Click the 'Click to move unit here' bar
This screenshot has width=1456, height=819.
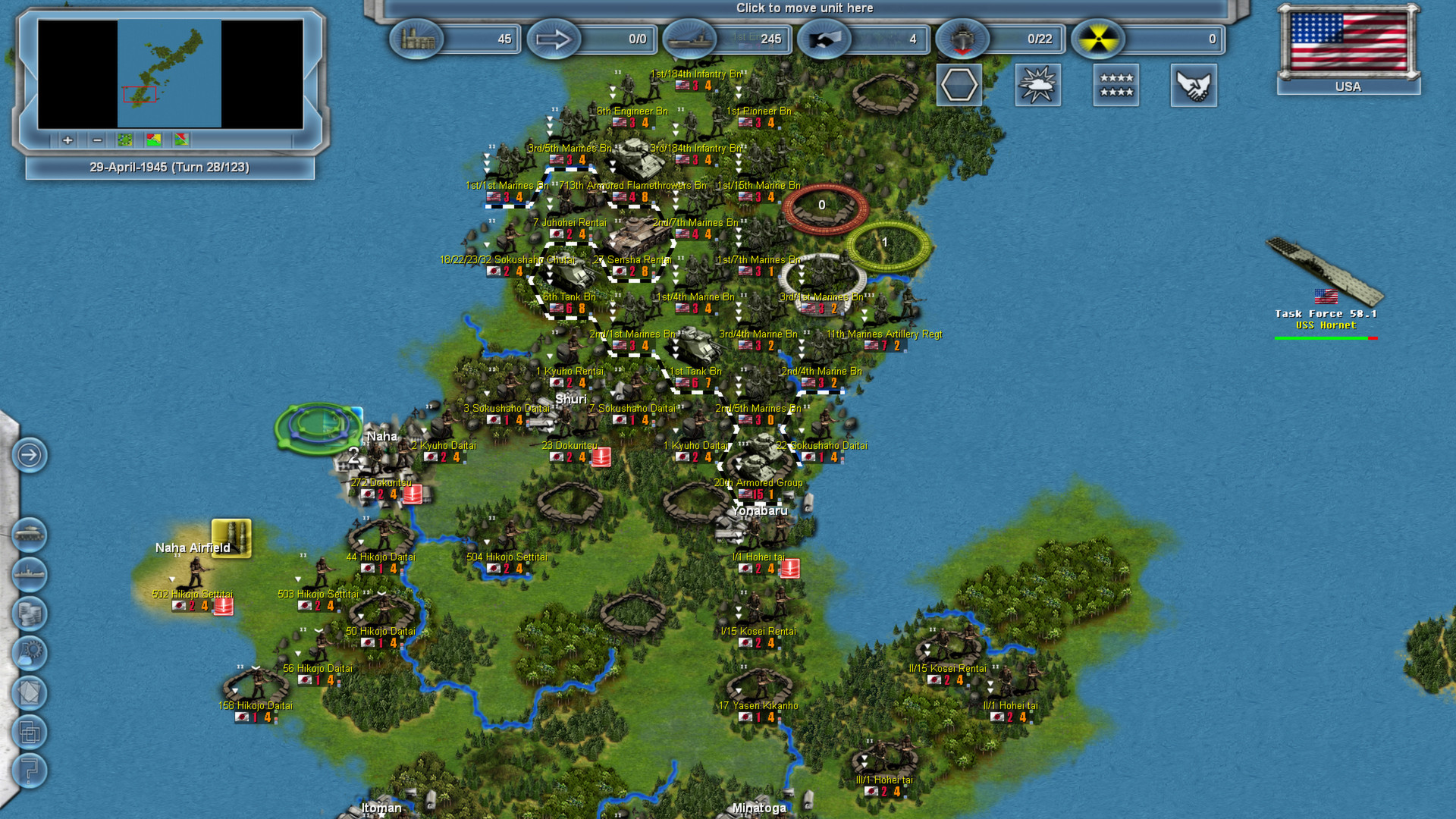pos(804,8)
